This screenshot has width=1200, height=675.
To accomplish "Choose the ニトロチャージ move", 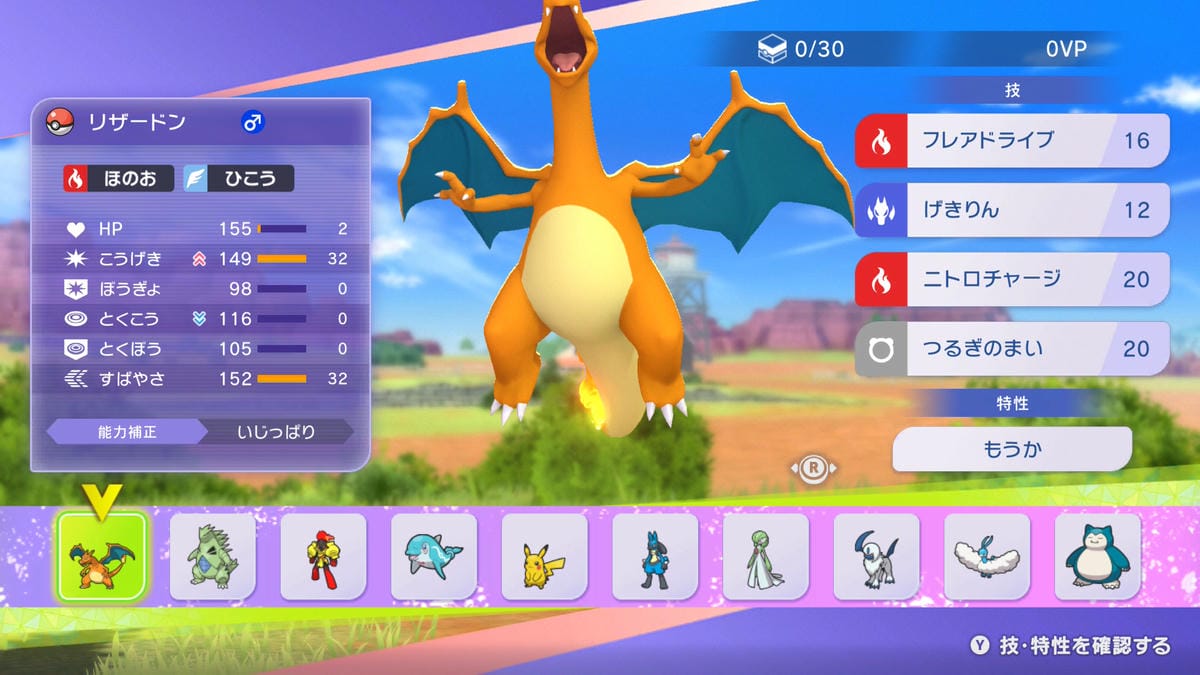I will [x=1012, y=279].
